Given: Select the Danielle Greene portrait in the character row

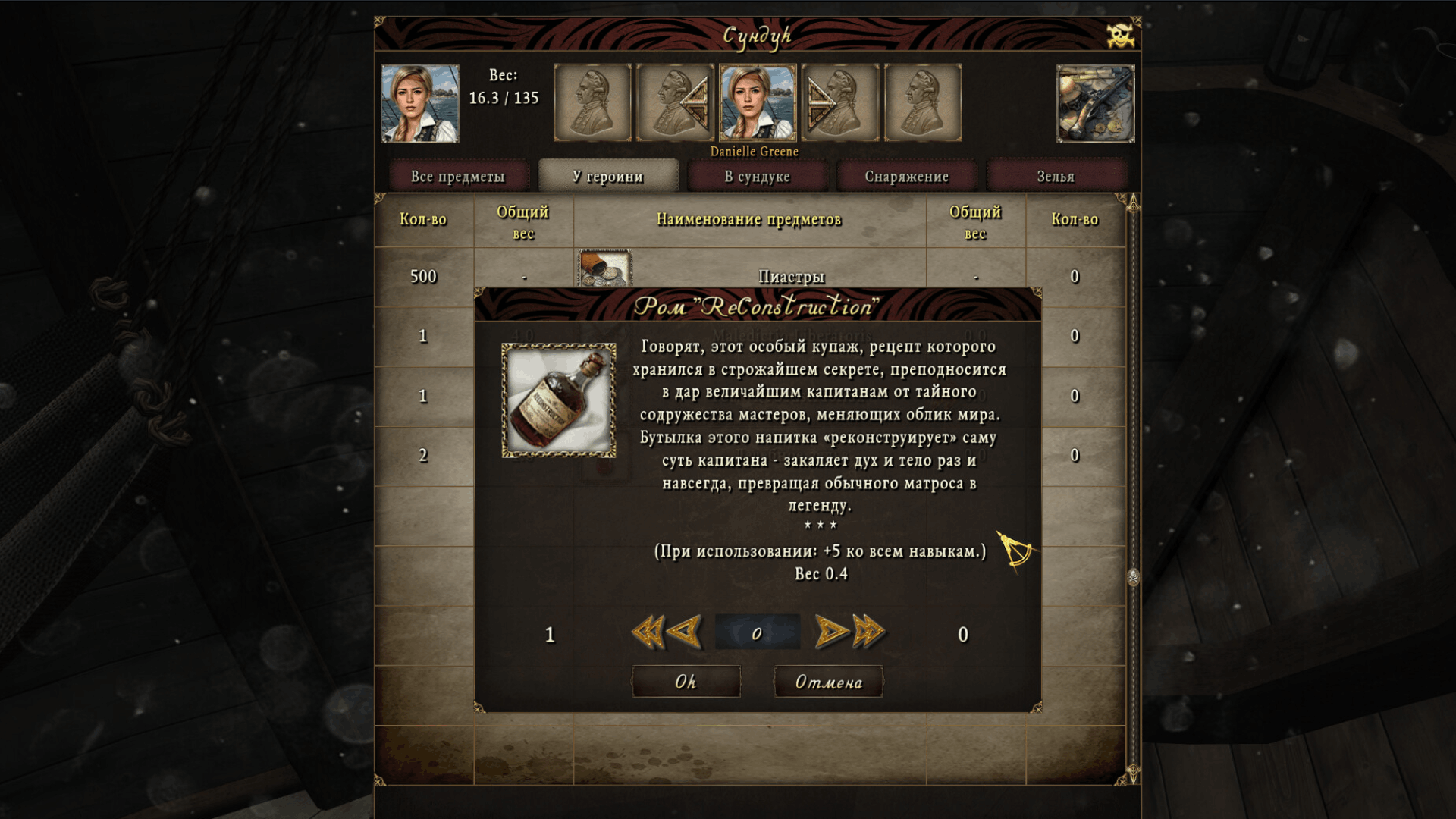Looking at the screenshot, I should 757,103.
